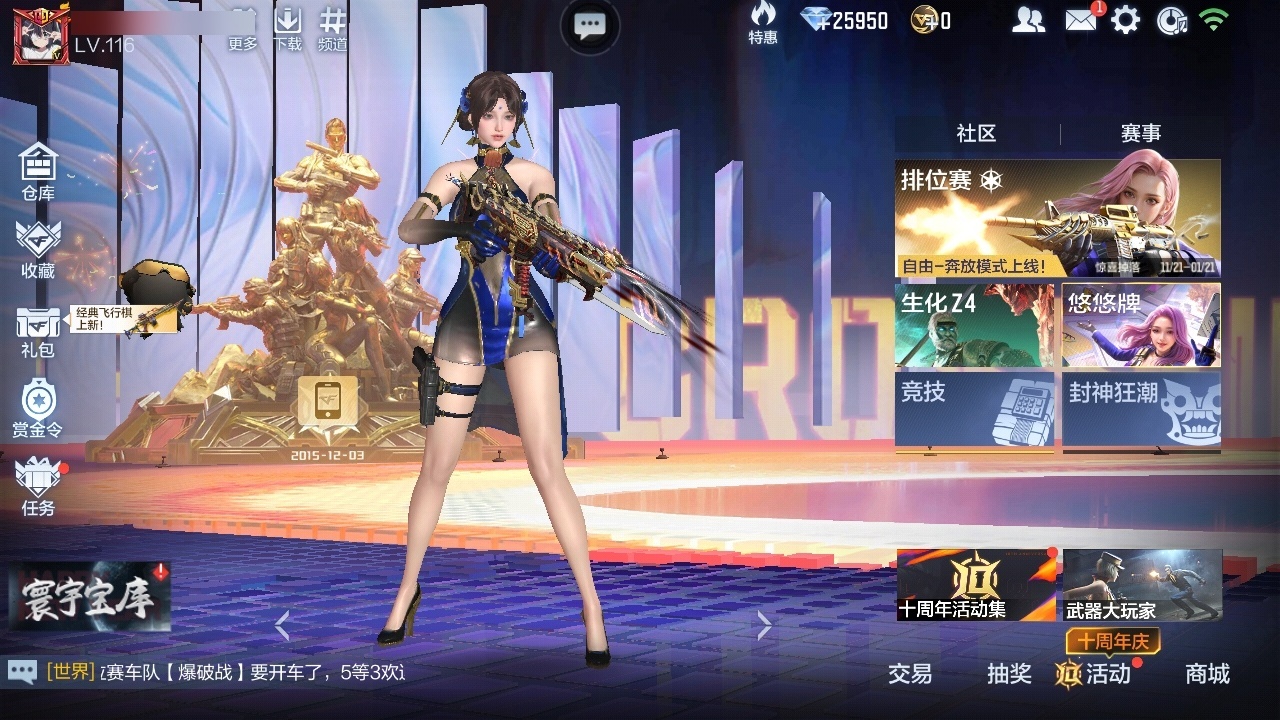Open the 十周年活动集 anniversary banner
This screenshot has width=1280, height=720.
coord(976,585)
